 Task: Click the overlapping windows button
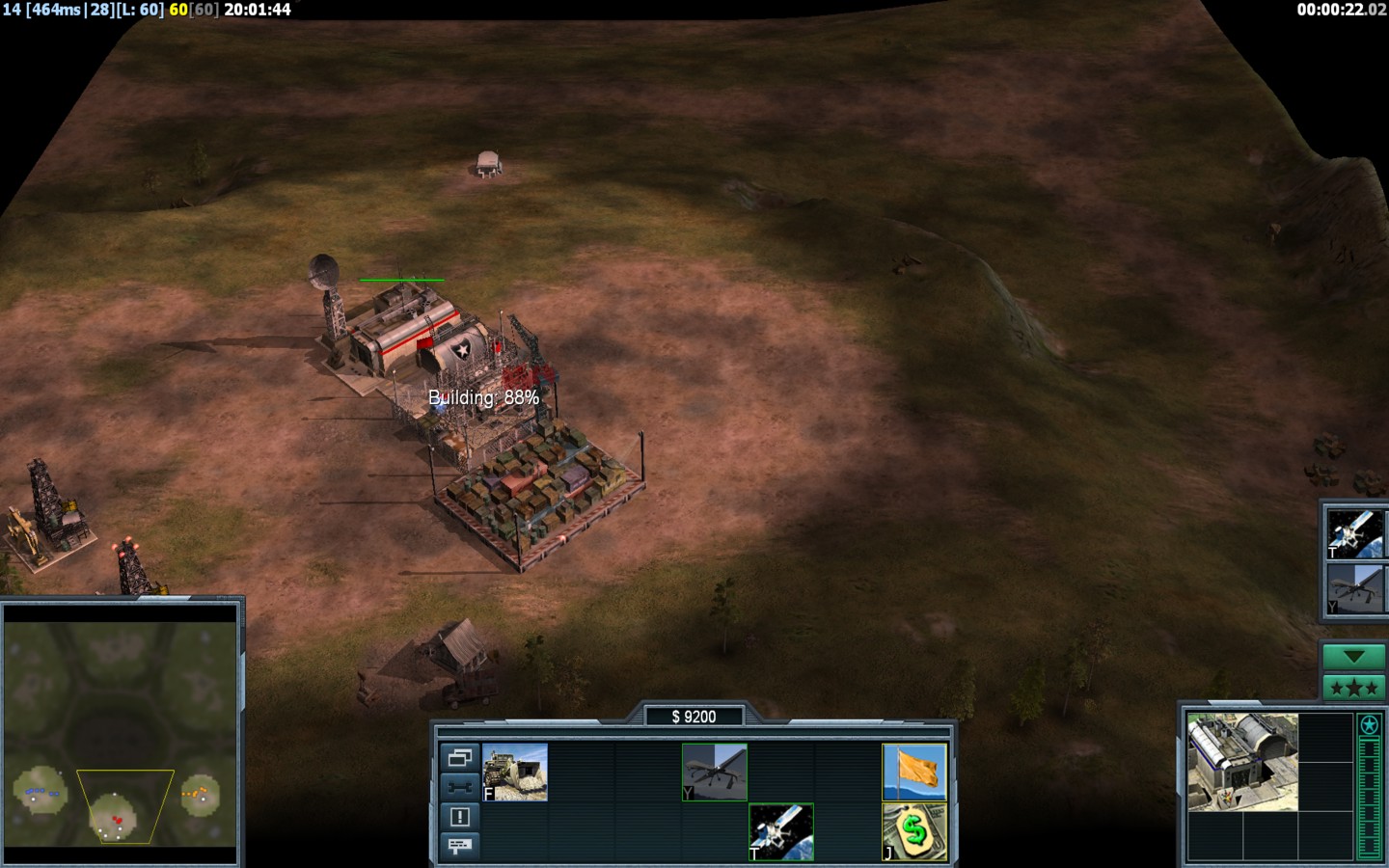click(459, 758)
